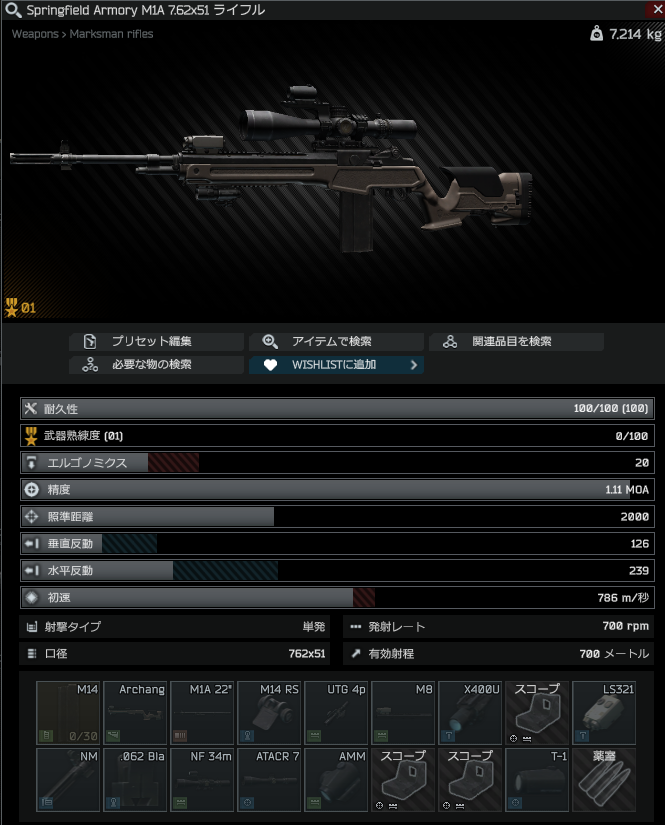This screenshot has width=665, height=825.
Task: Select the NM slot
Action: pos(68,779)
